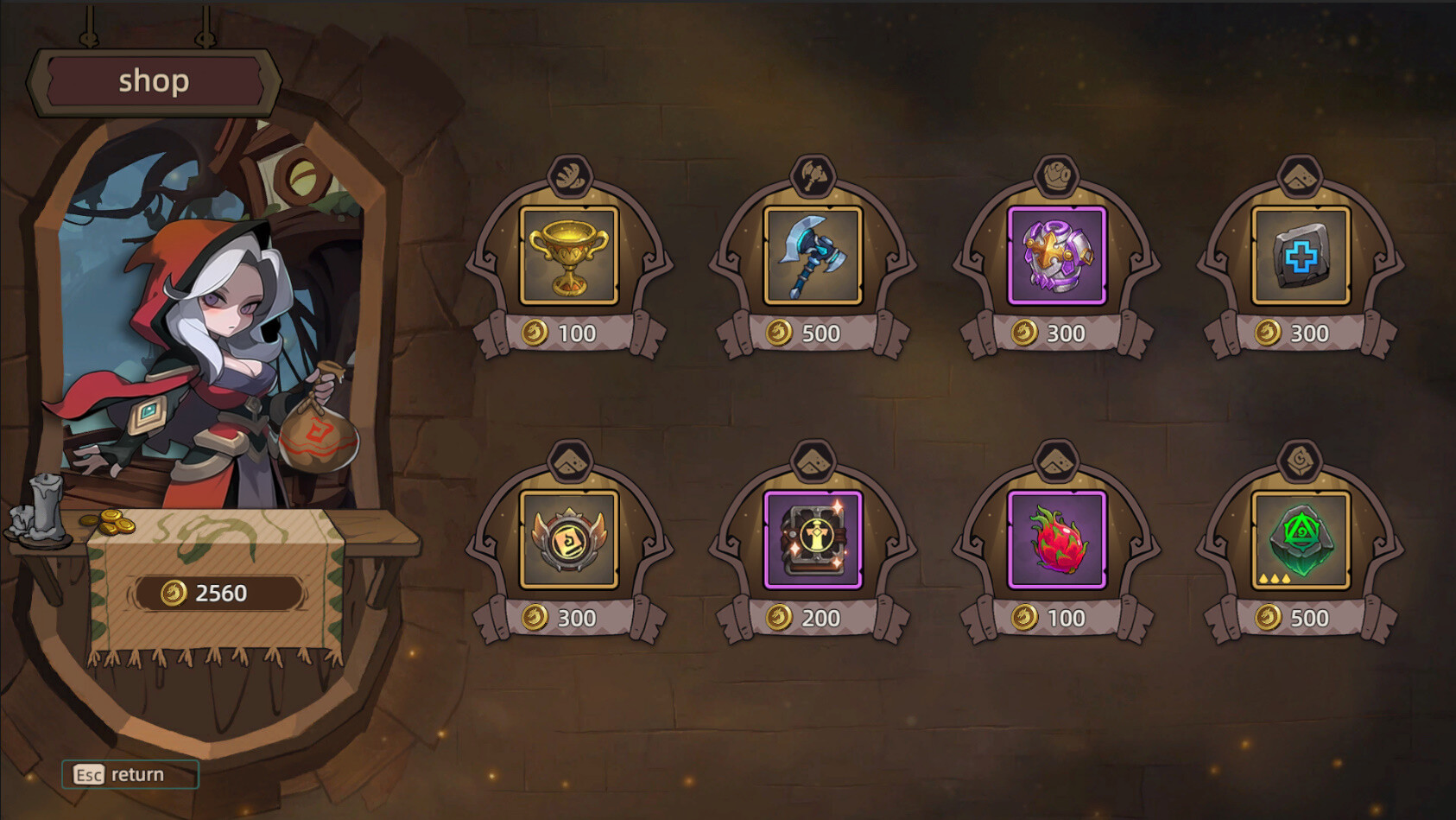Select the dragon fruit item
The width and height of the screenshot is (1456, 820).
coord(1055,540)
